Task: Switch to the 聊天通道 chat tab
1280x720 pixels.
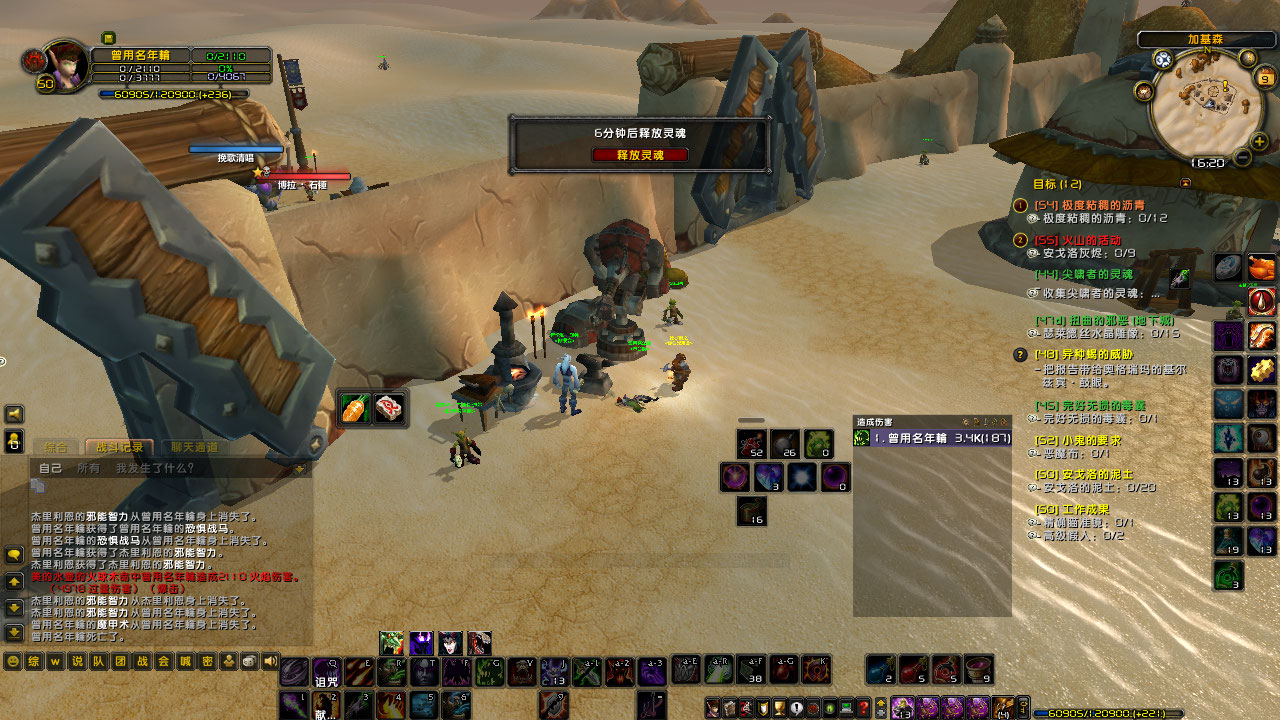Action: point(197,447)
